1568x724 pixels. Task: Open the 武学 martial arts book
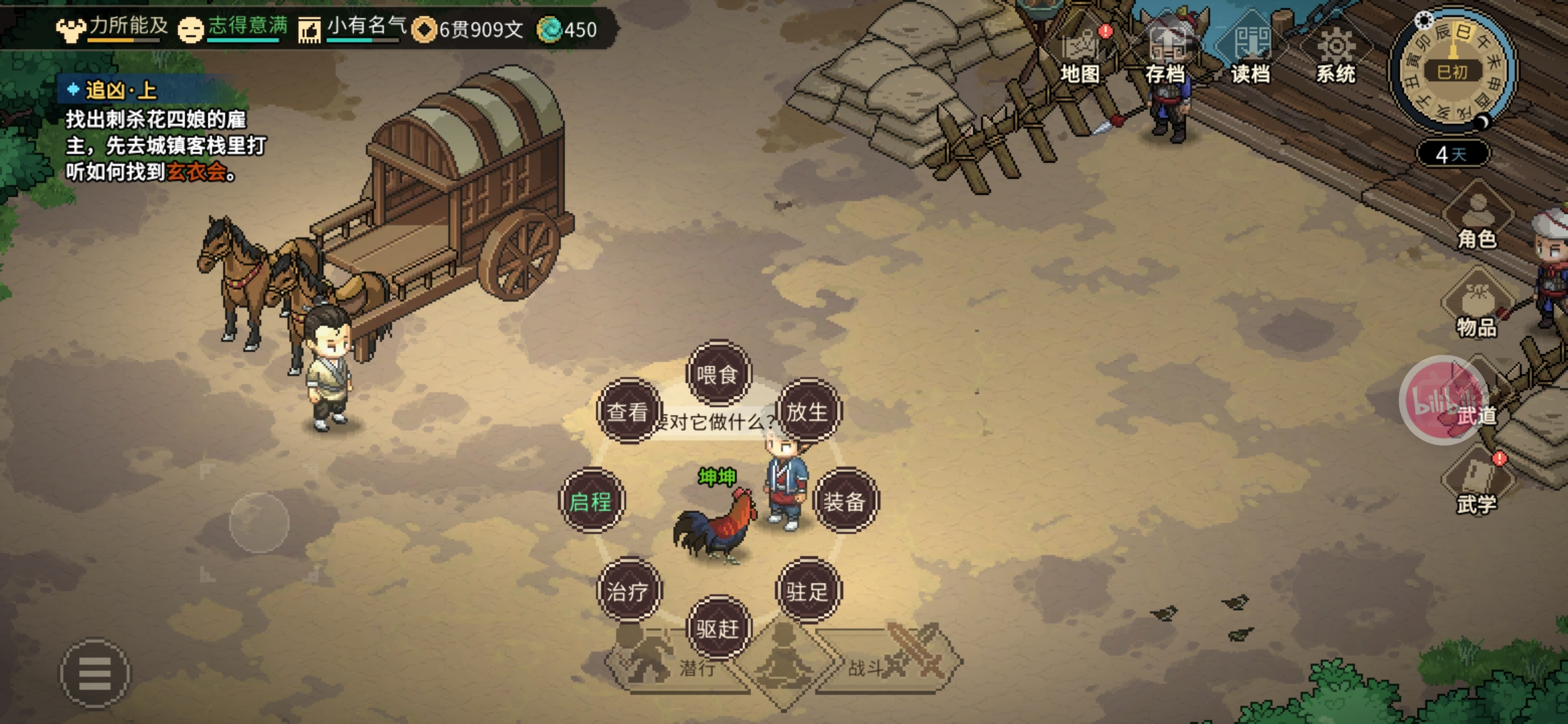coord(1478,486)
